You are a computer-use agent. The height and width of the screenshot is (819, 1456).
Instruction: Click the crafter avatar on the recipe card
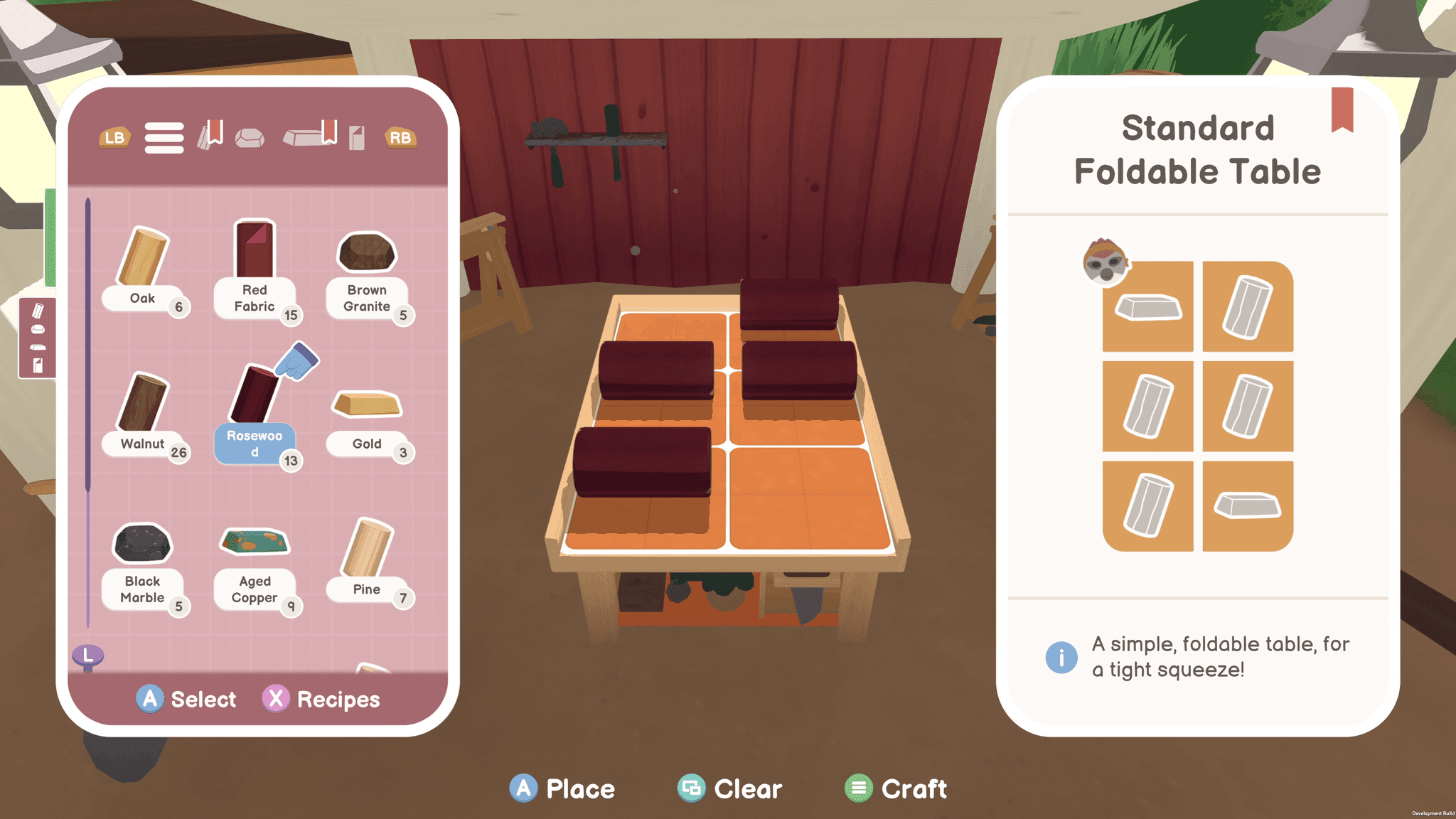[x=1103, y=264]
